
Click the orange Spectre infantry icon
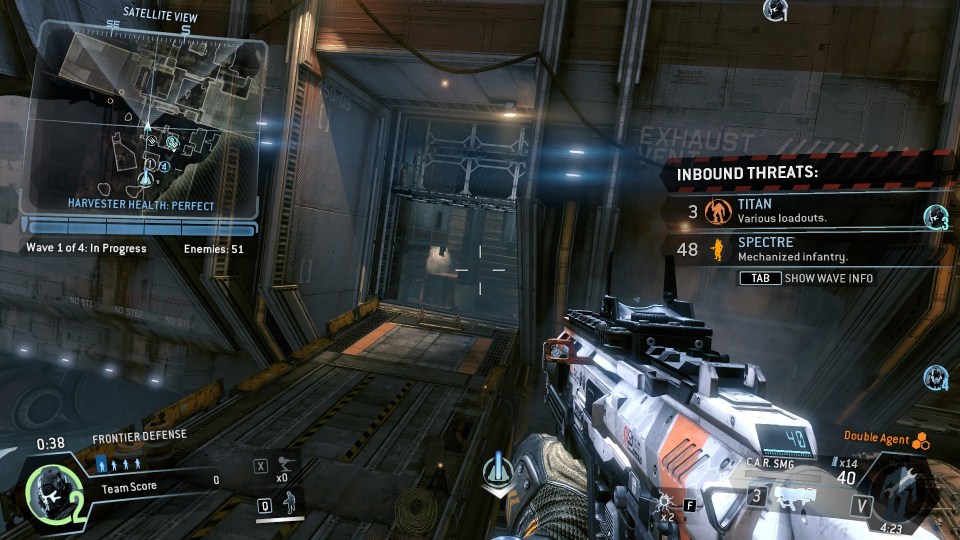pyautogui.click(x=716, y=249)
